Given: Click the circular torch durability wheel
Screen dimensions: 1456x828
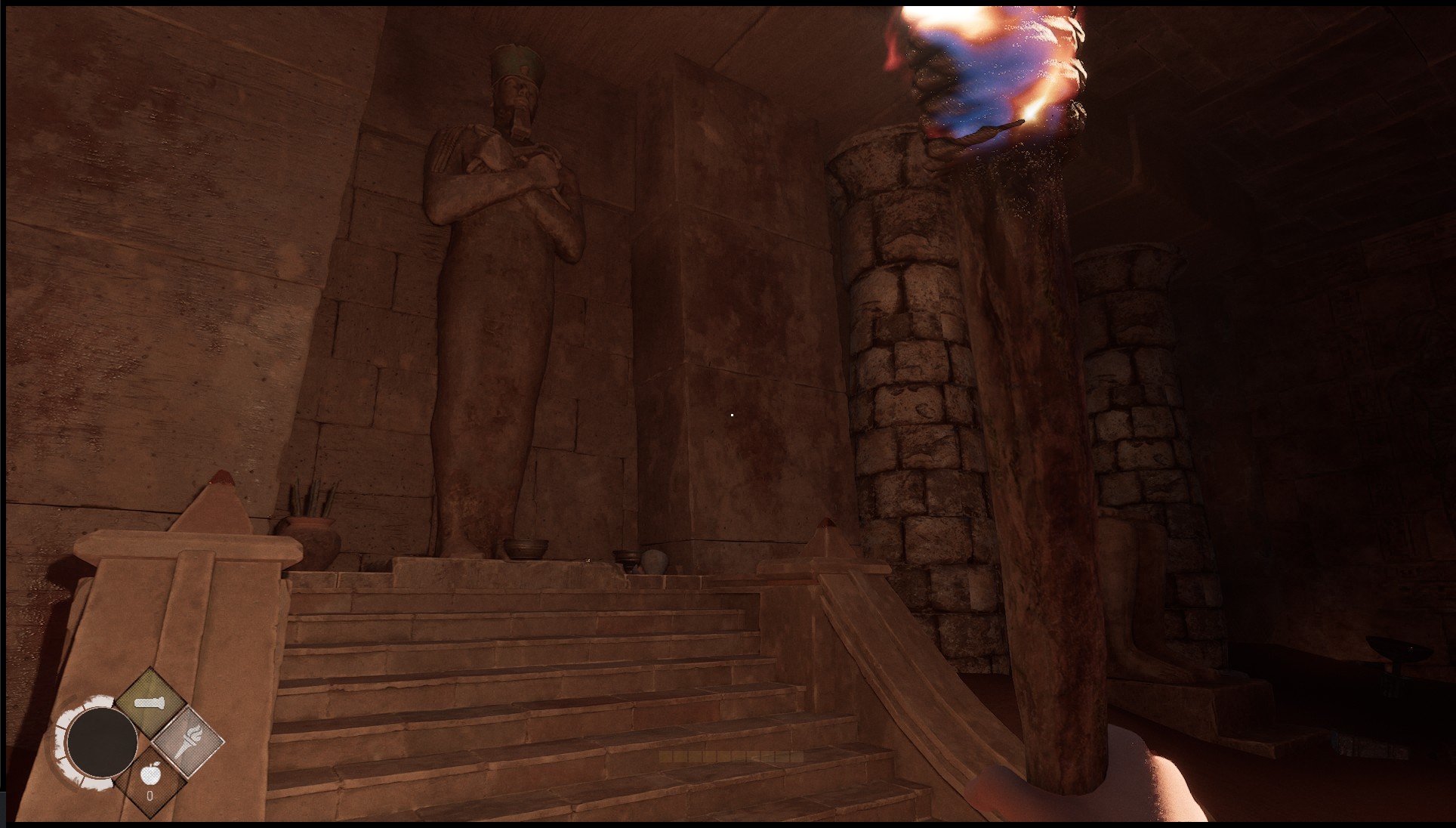Looking at the screenshot, I should point(103,742).
